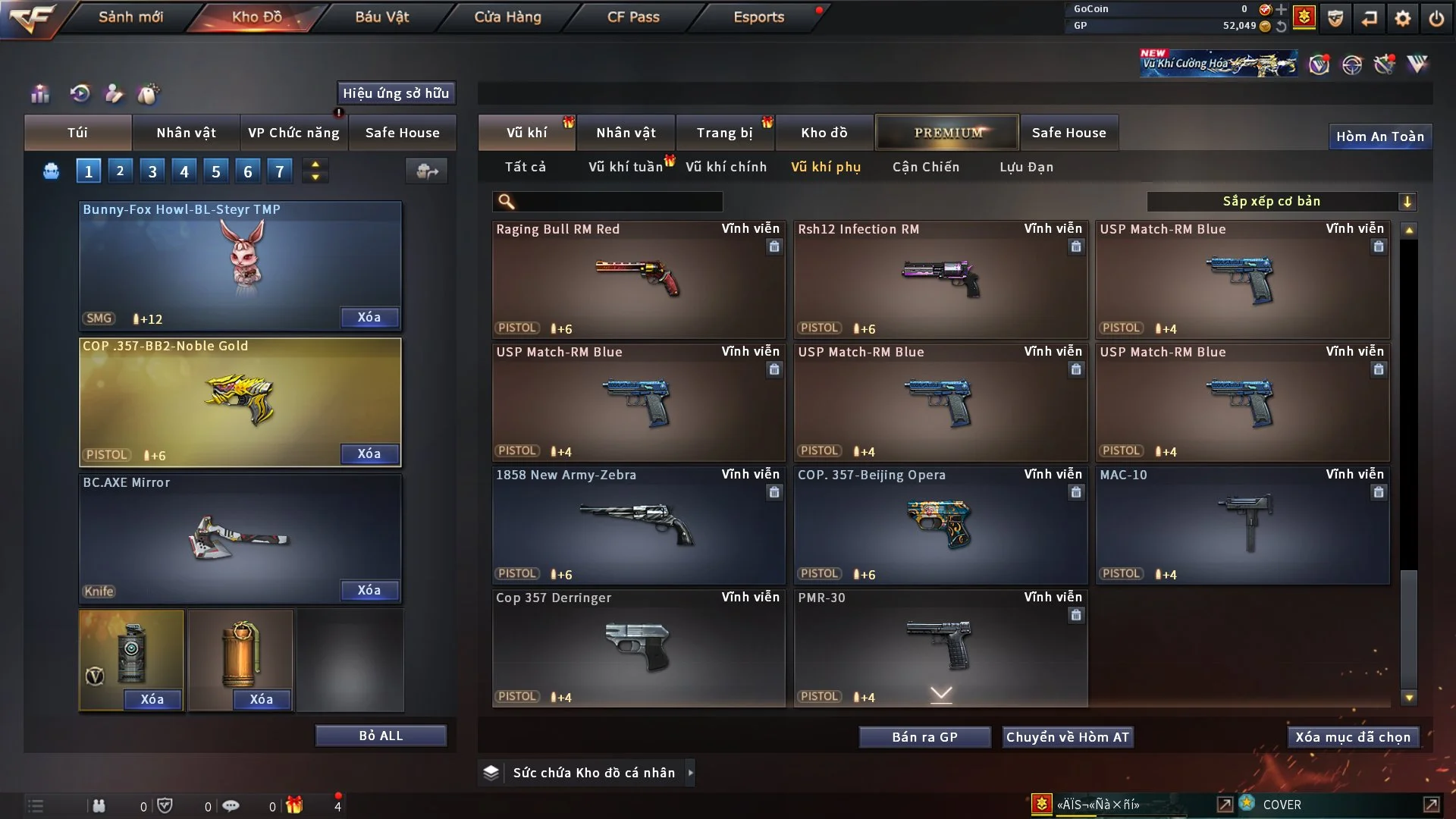Switch to the Nhân vật bag tab
1456x819 pixels.
186,133
